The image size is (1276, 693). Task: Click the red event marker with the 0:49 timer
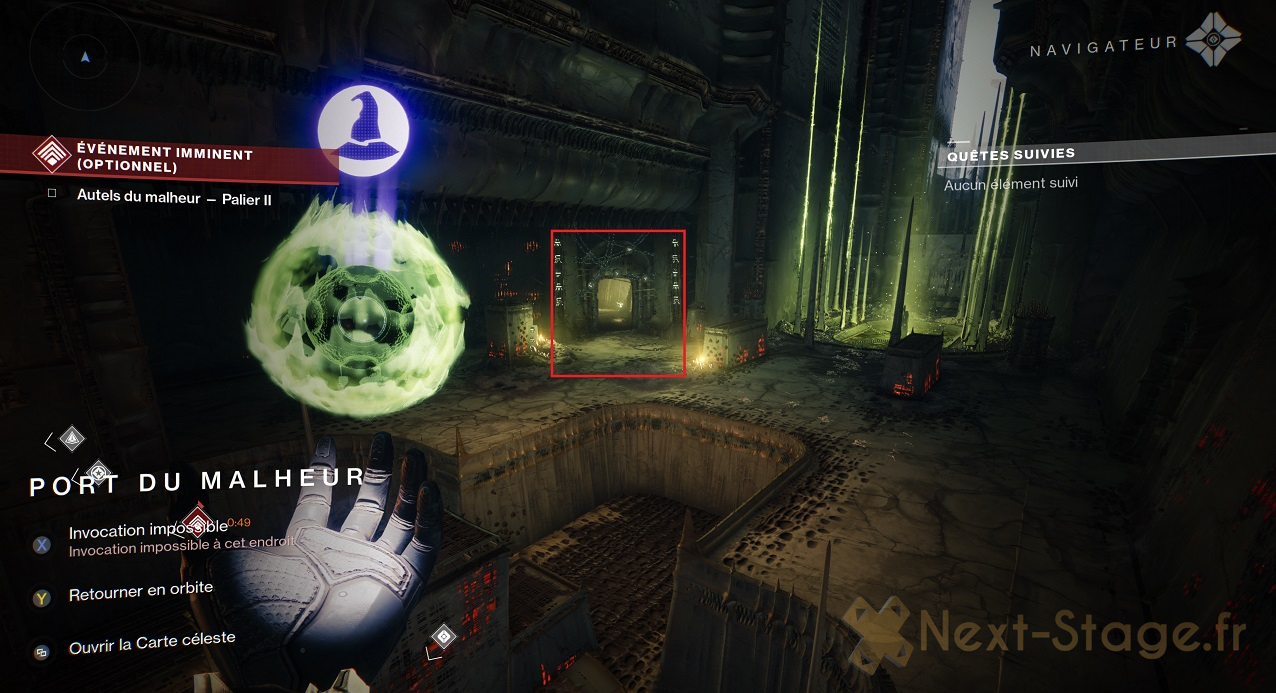(198, 519)
